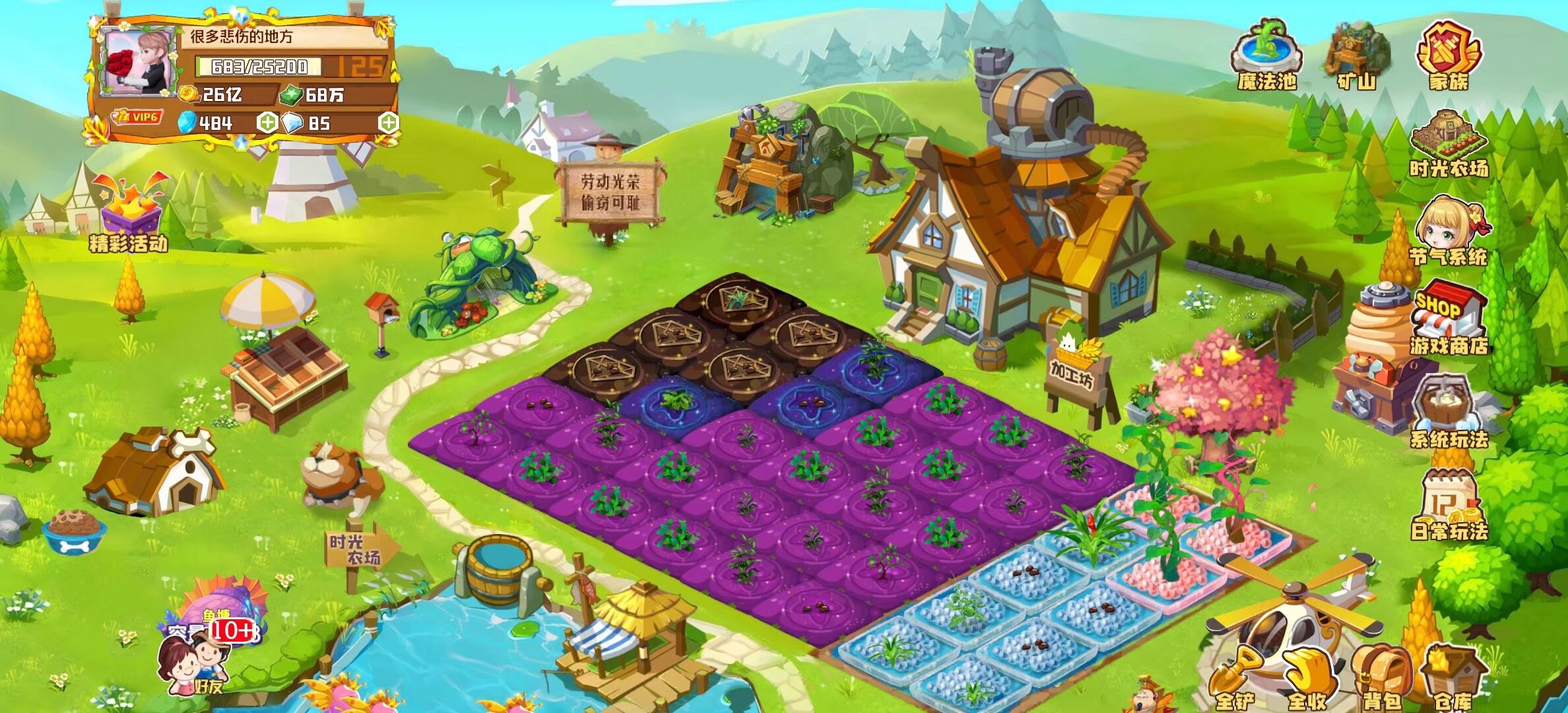Tap the VIP6 badge

[x=137, y=118]
